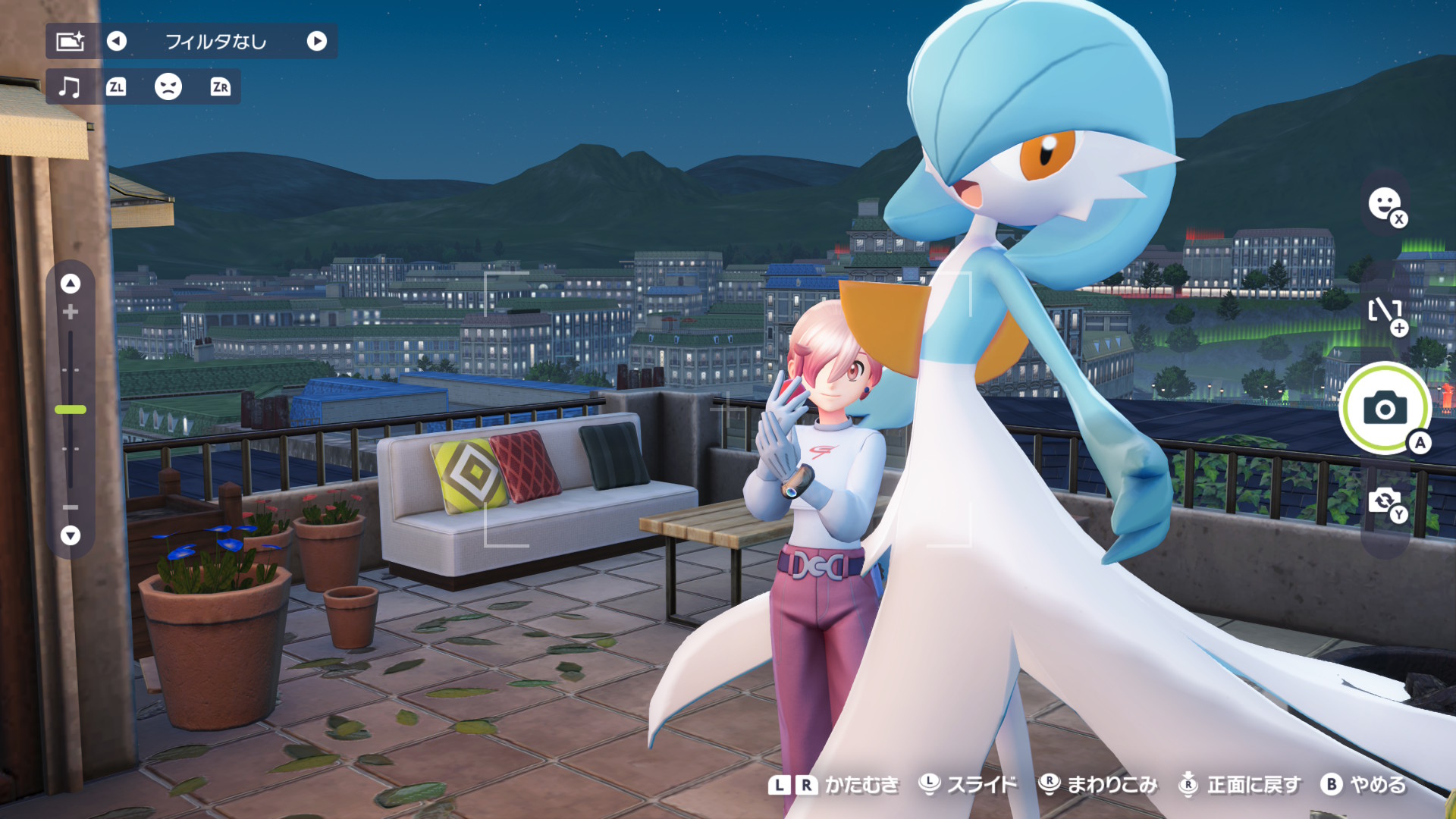
Task: Flip the camera with the rotate icon
Action: click(x=1385, y=500)
